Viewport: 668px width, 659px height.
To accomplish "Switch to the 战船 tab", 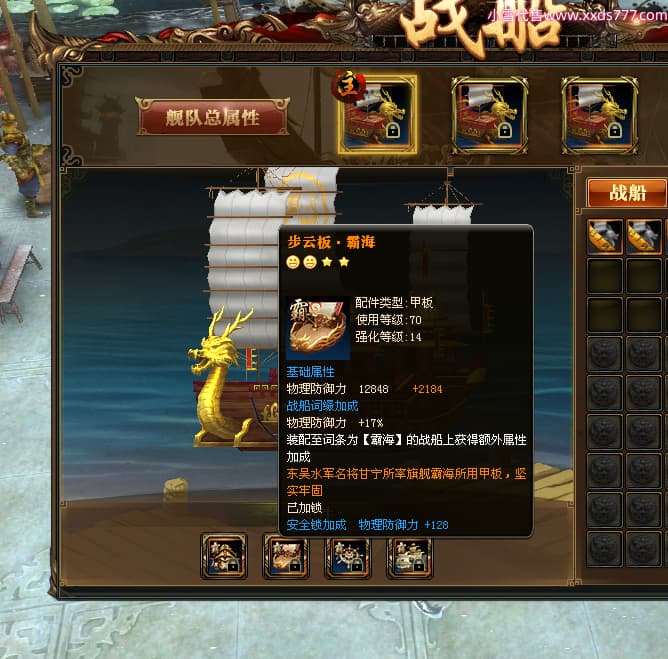I will [x=626, y=193].
